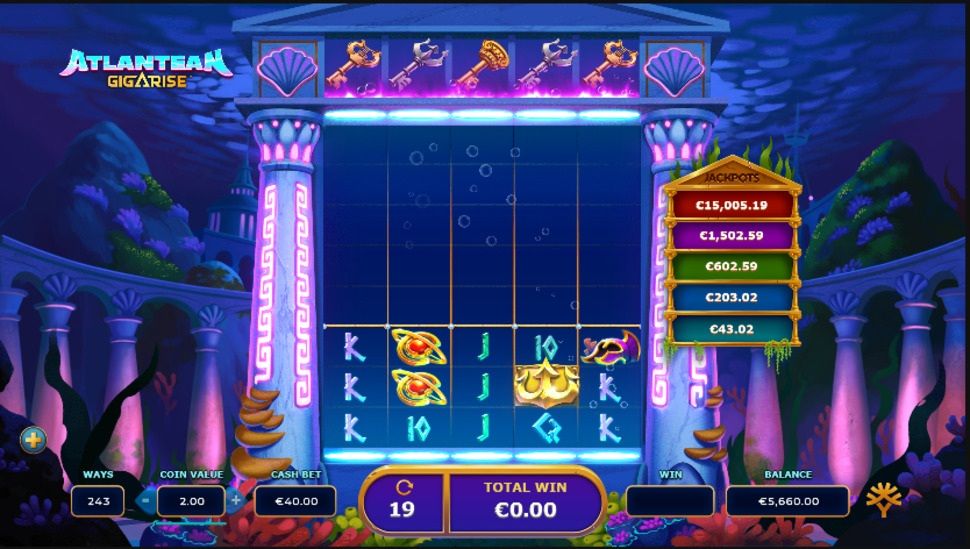Open the plus menu button
The height and width of the screenshot is (549, 970).
pyautogui.click(x=33, y=439)
